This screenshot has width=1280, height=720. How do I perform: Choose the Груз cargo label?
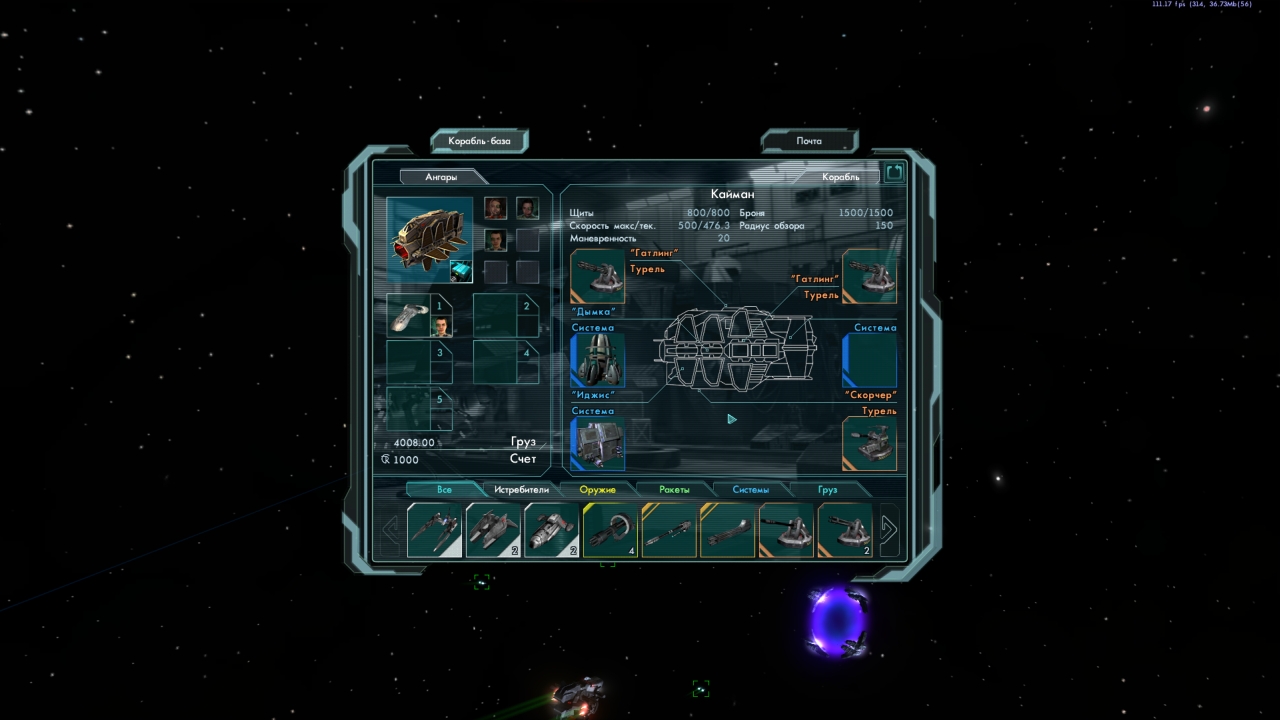pos(523,442)
